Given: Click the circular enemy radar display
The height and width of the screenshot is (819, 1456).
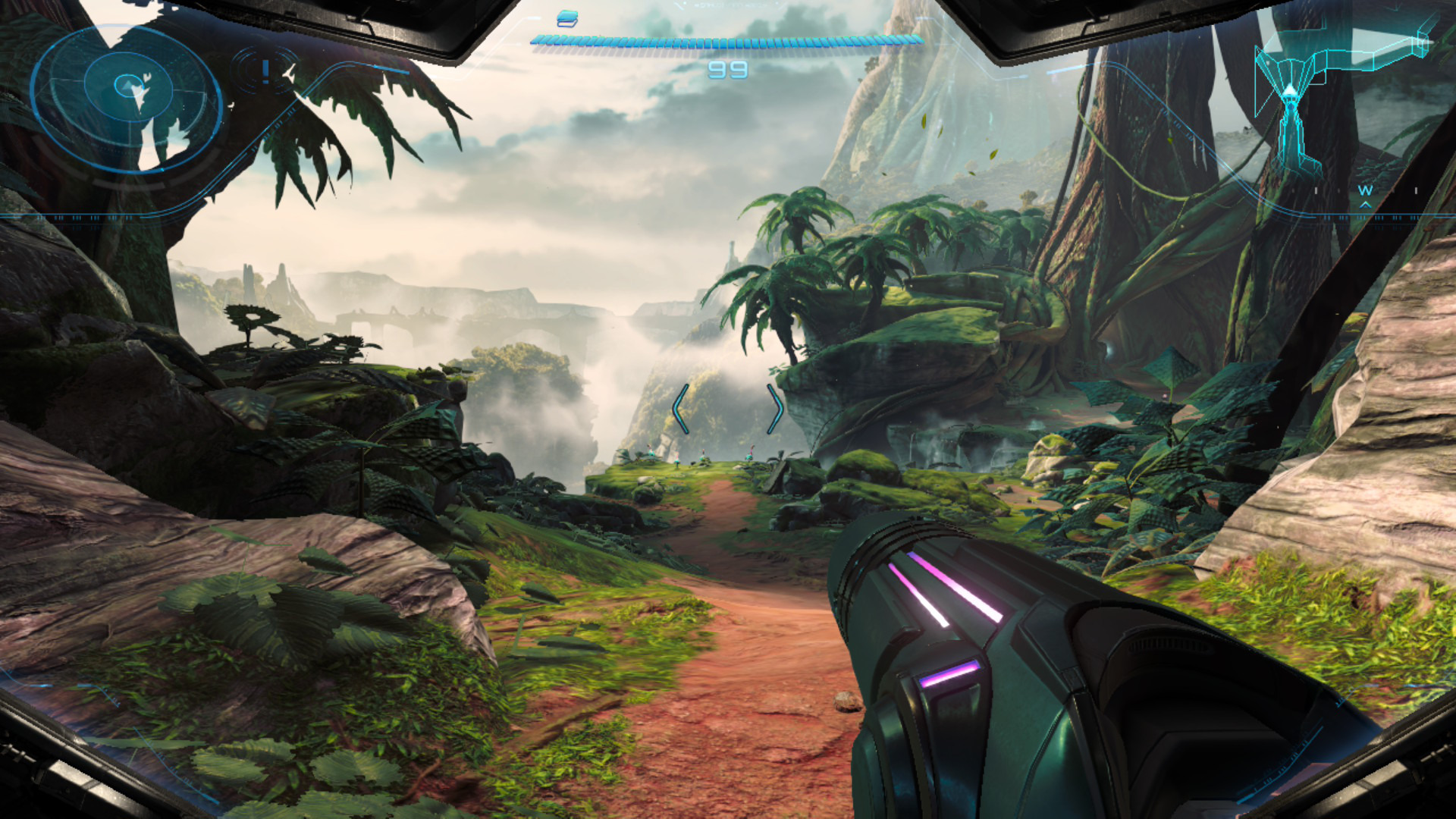Looking at the screenshot, I should coord(127,97).
